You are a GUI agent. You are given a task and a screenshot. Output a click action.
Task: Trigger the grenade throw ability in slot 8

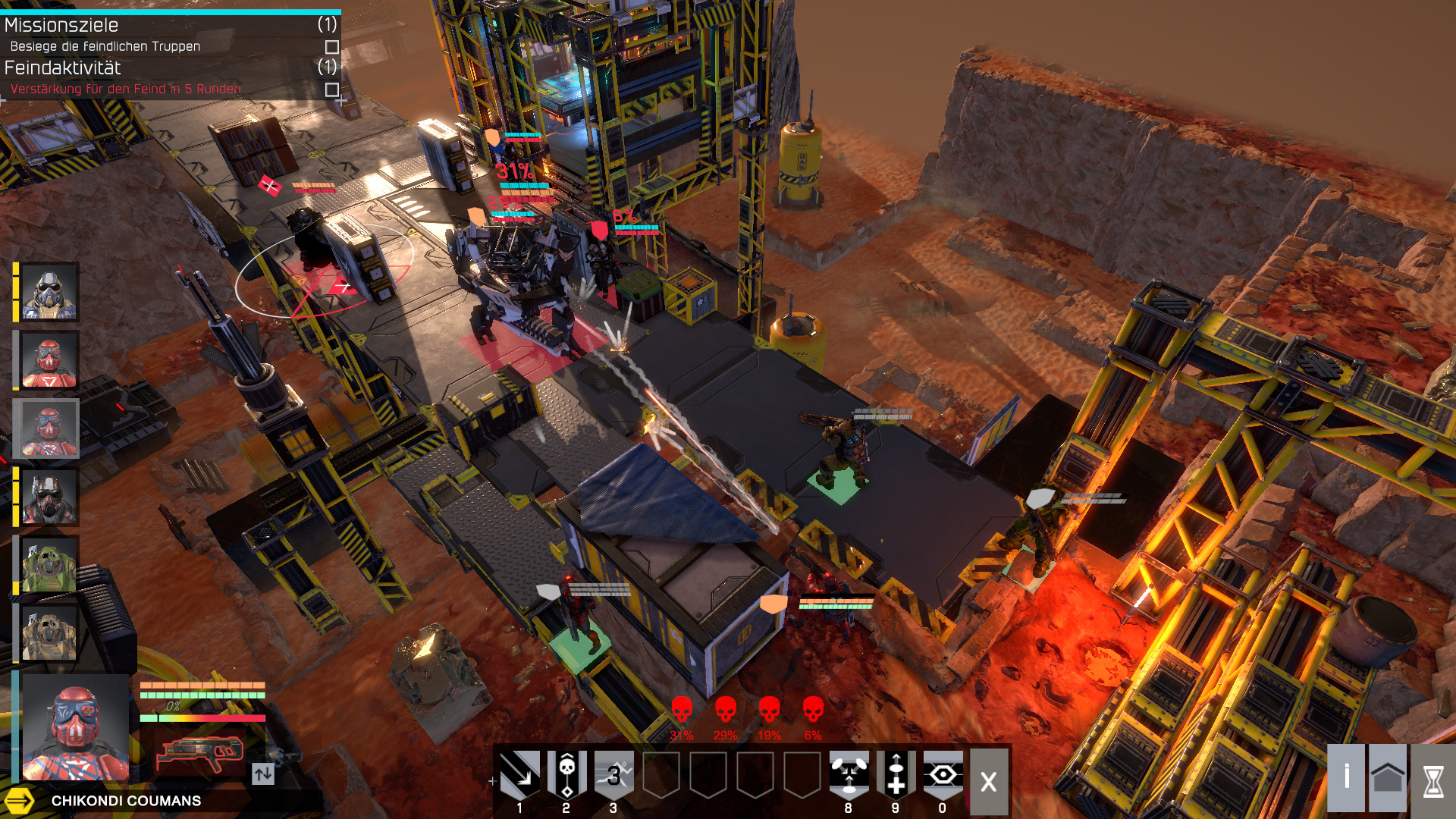pos(848,771)
